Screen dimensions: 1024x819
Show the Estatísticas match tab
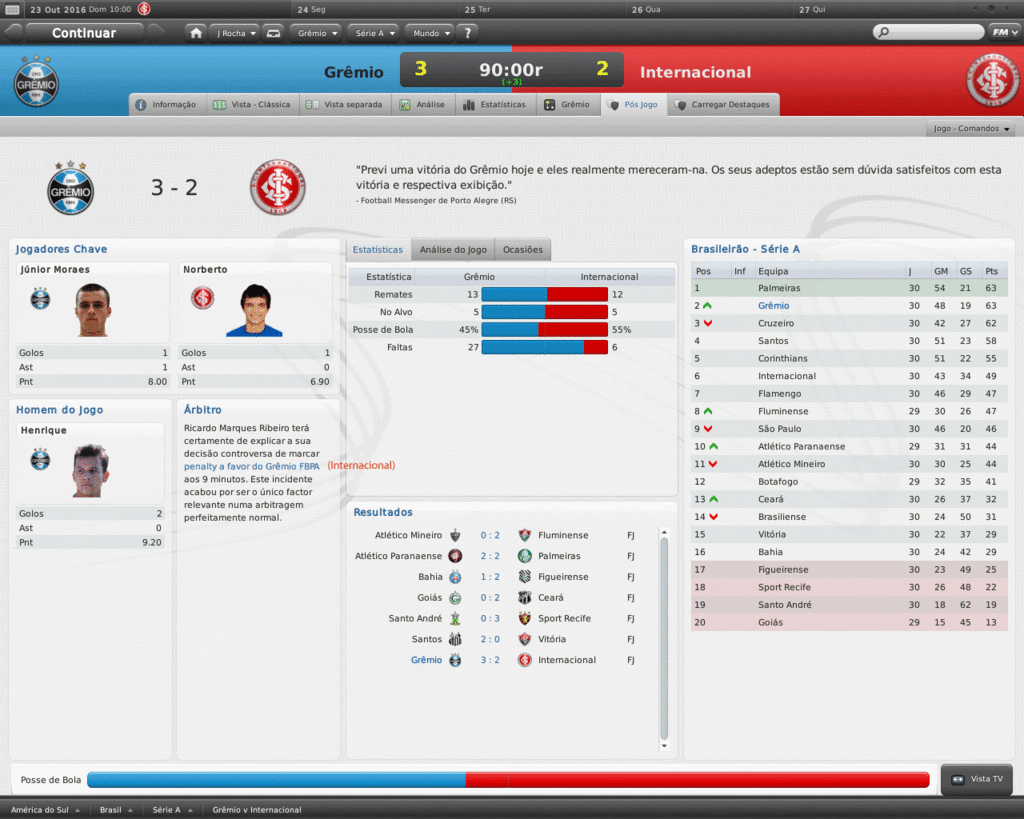pyautogui.click(x=494, y=104)
